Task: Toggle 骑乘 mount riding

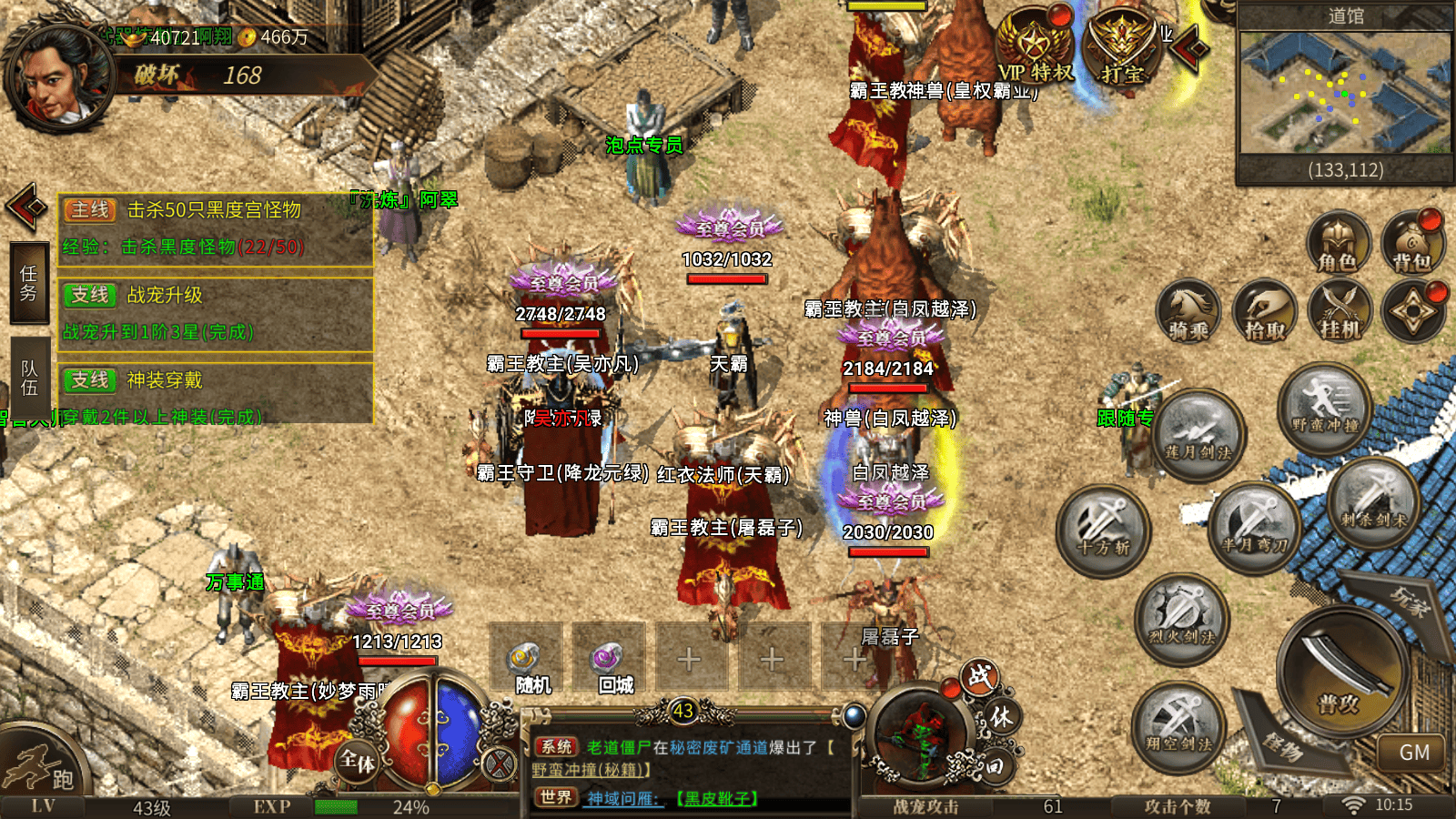Action: (1188, 311)
